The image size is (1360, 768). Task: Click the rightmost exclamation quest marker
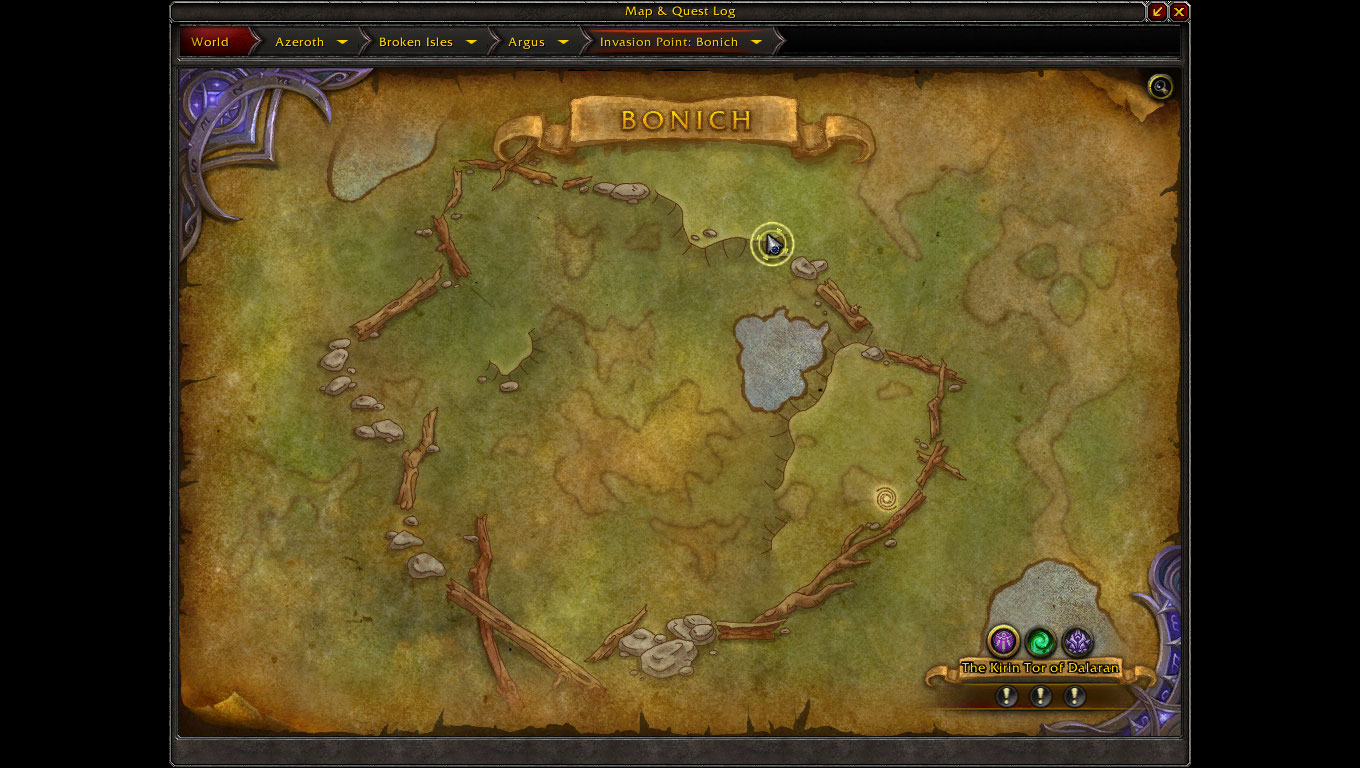click(x=1073, y=696)
